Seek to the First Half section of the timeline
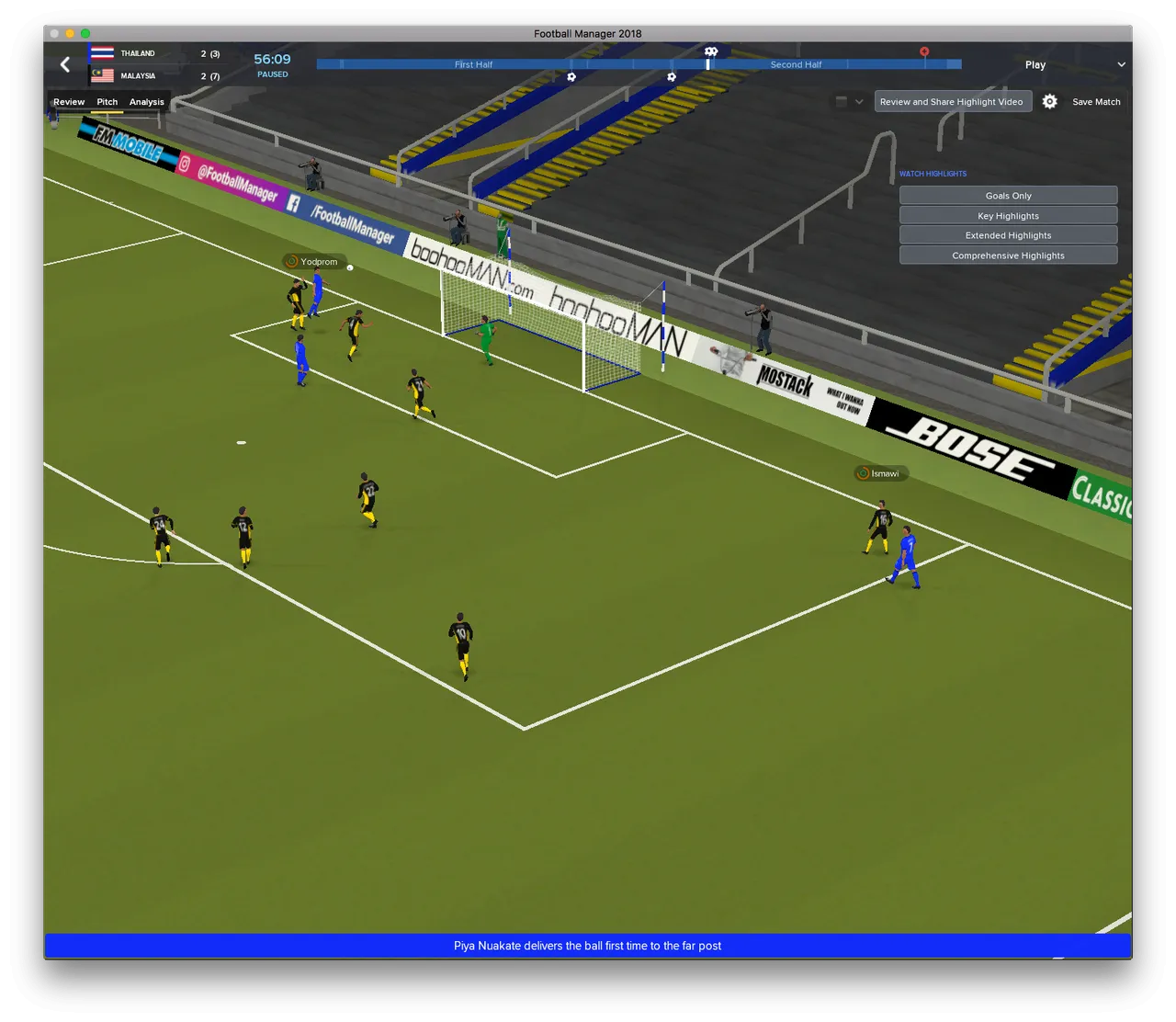 (473, 64)
